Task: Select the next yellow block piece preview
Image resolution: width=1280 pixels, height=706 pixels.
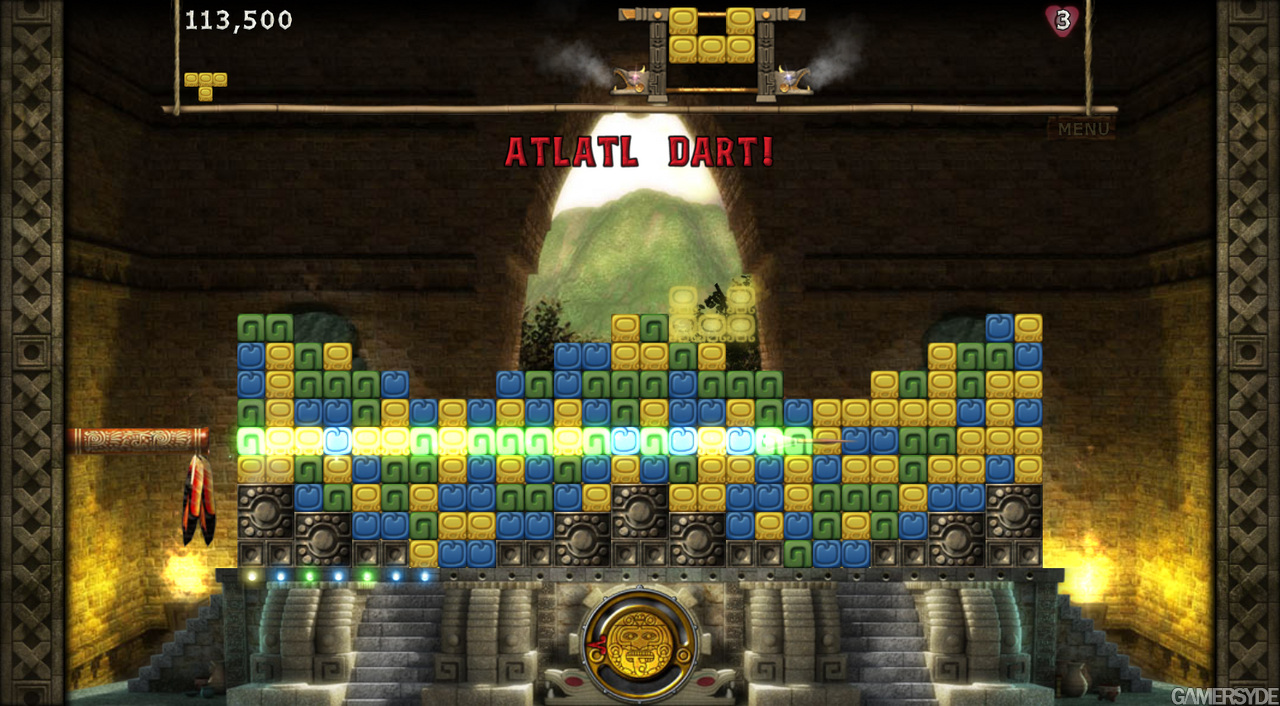Action: [711, 37]
